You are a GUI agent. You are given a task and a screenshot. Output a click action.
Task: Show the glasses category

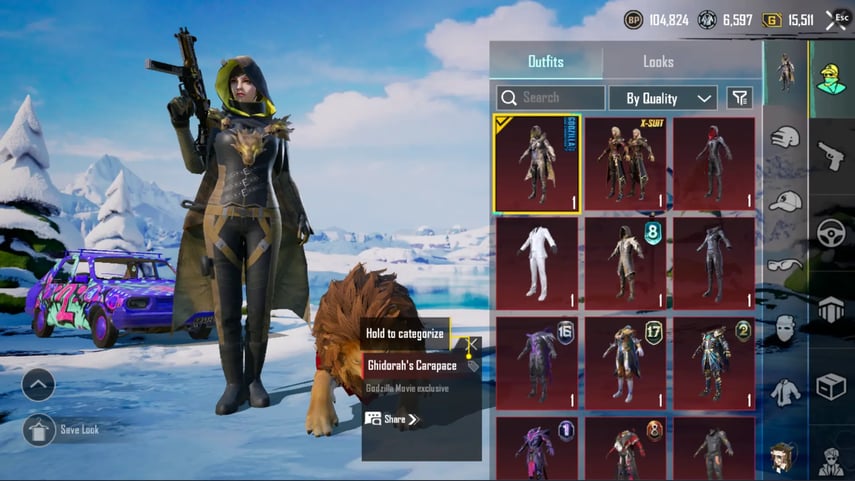[786, 264]
